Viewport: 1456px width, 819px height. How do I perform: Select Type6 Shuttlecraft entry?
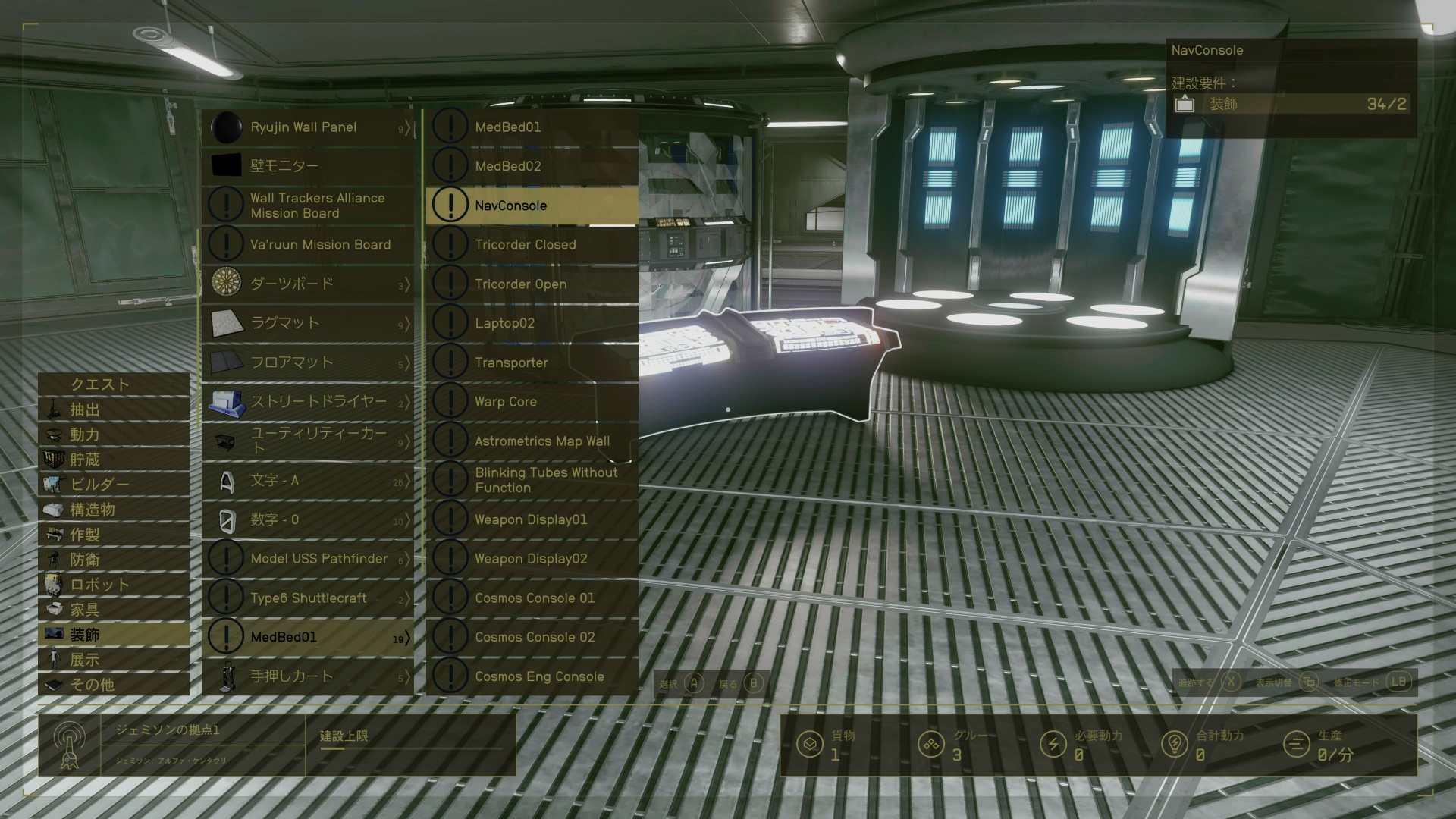[x=308, y=598]
